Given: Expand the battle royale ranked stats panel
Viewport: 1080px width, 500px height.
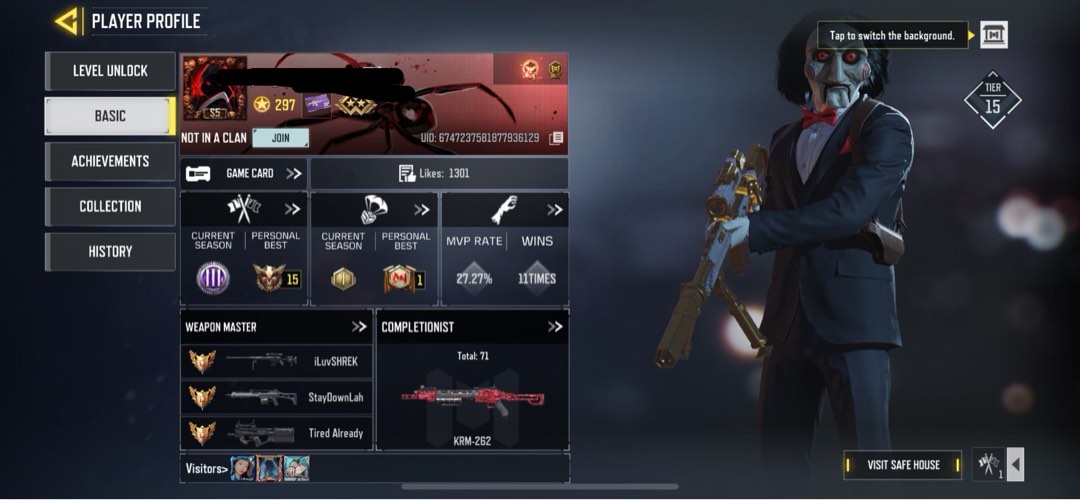Looking at the screenshot, I should (x=422, y=210).
